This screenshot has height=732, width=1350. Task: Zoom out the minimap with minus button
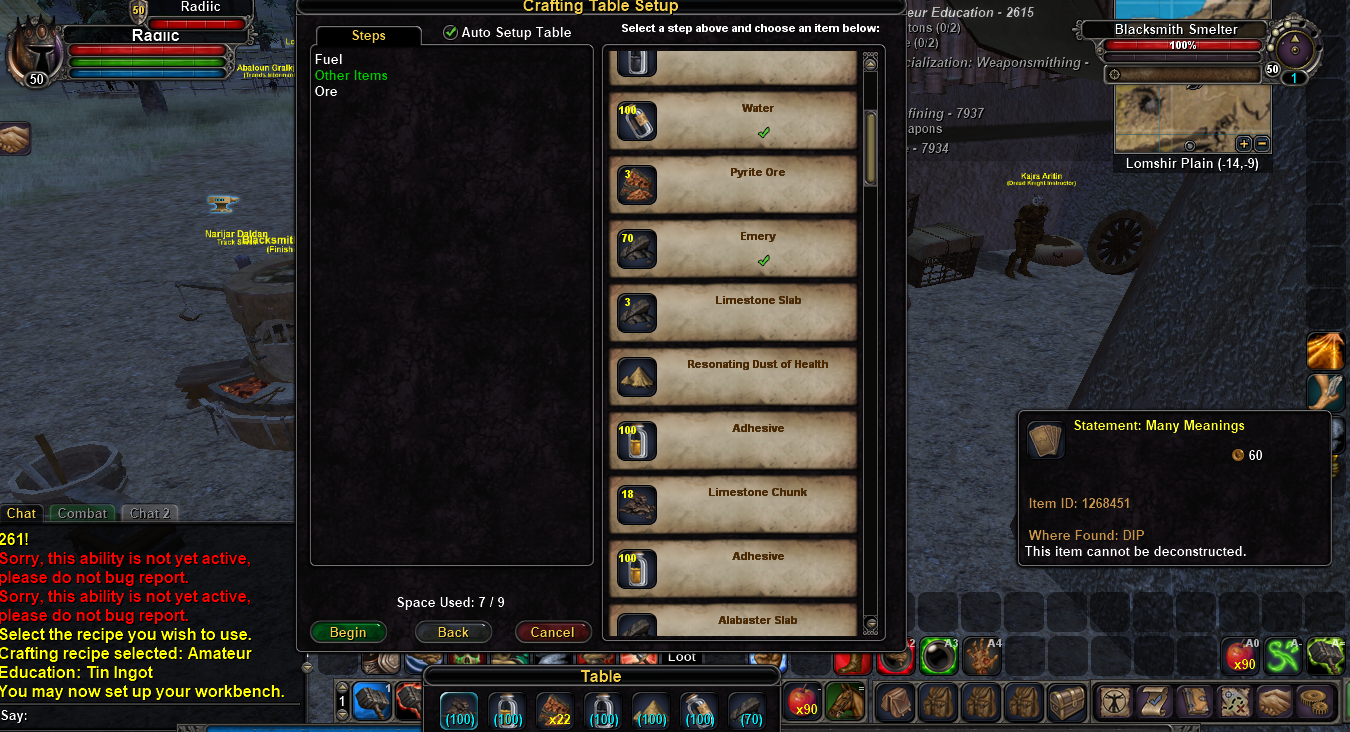tap(1261, 144)
